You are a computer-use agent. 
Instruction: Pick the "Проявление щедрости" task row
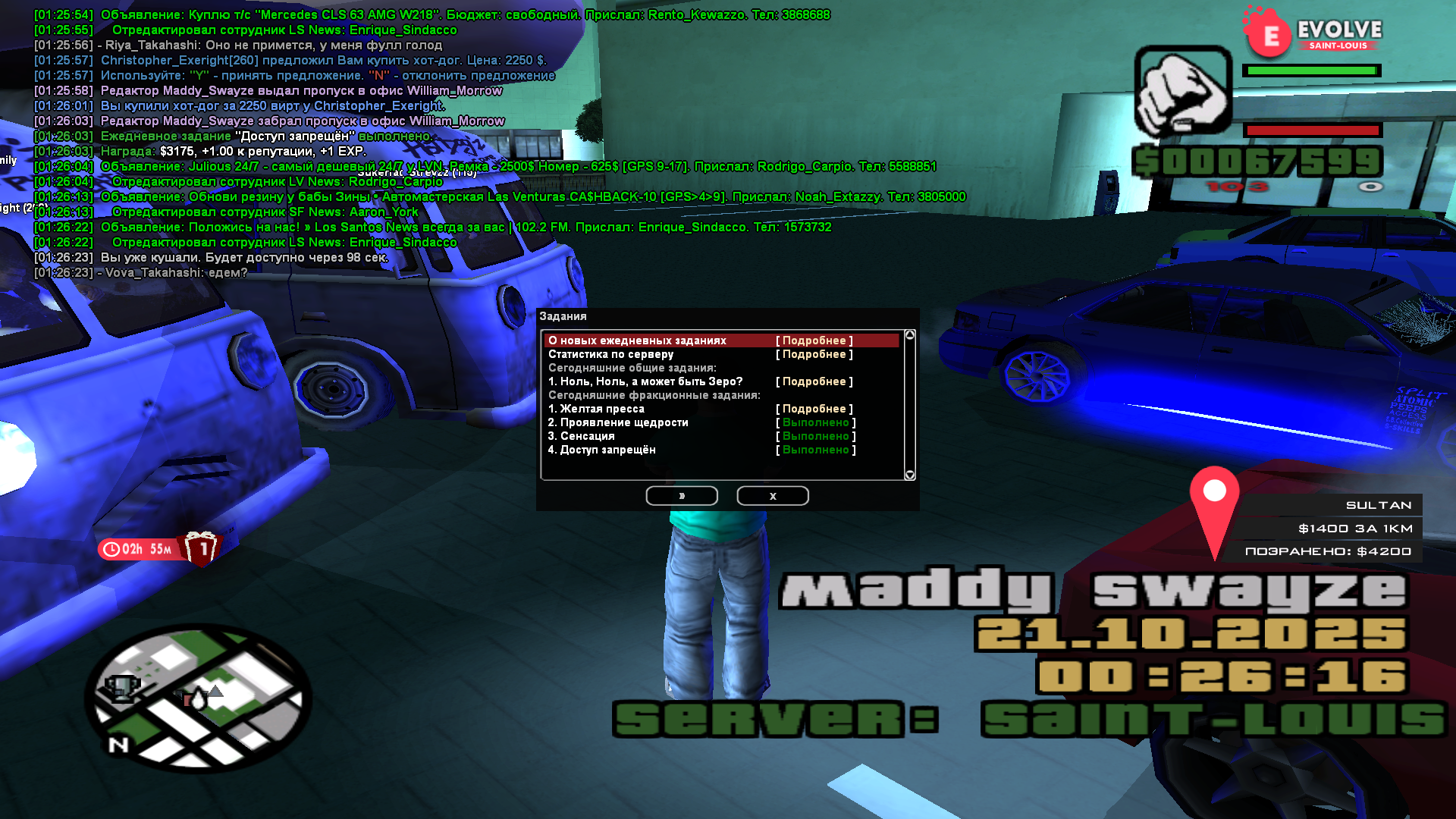(618, 422)
